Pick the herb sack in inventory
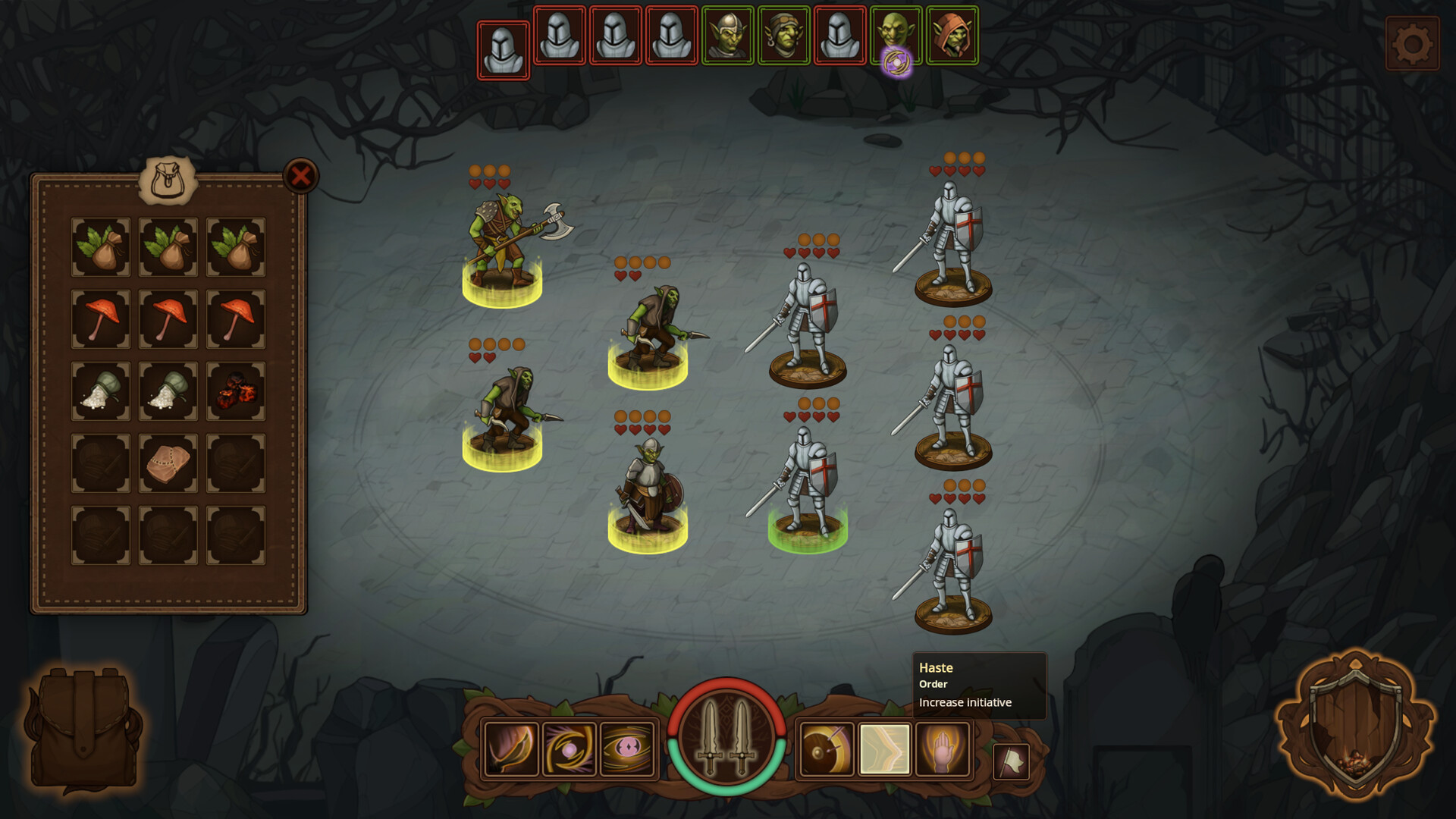The width and height of the screenshot is (1456, 819). (x=99, y=246)
